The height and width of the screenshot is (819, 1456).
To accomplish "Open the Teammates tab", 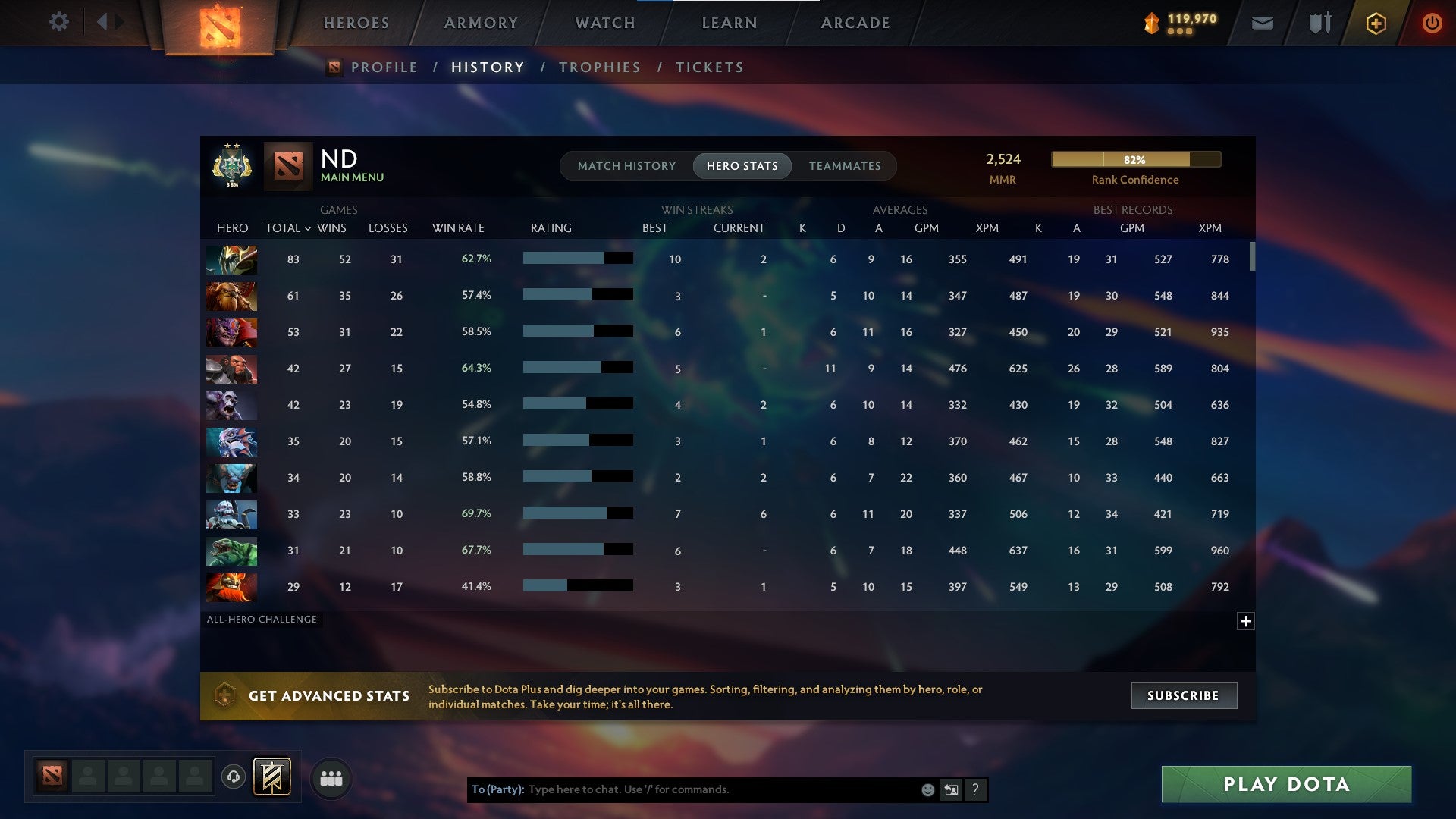I will point(845,165).
